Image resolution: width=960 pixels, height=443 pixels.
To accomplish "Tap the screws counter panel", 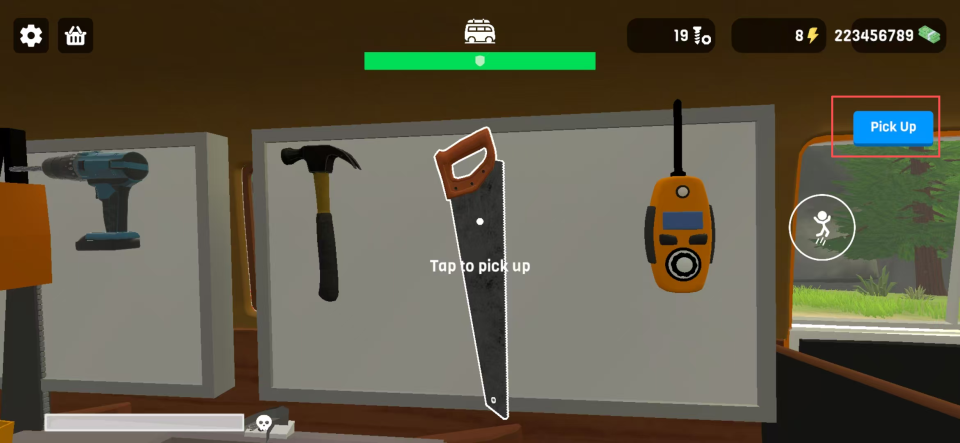I will click(670, 36).
